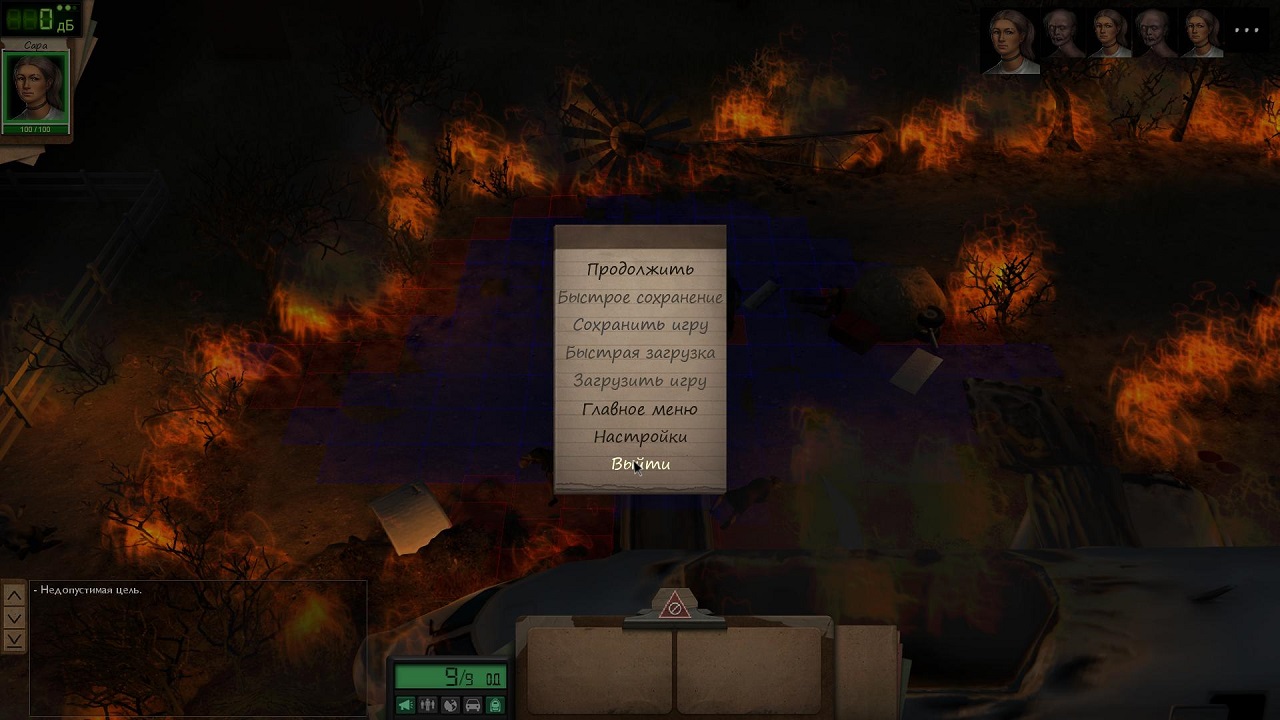
Task: Click the car icon on the HUD
Action: click(x=472, y=705)
